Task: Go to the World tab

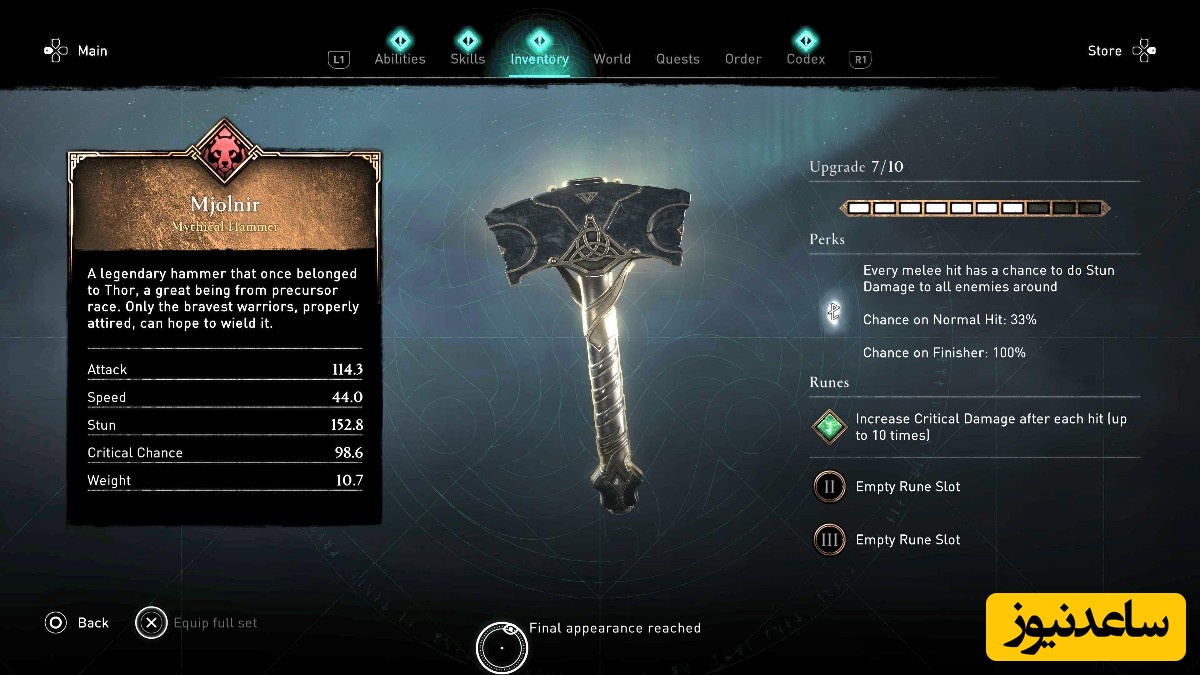Action: 612,59
